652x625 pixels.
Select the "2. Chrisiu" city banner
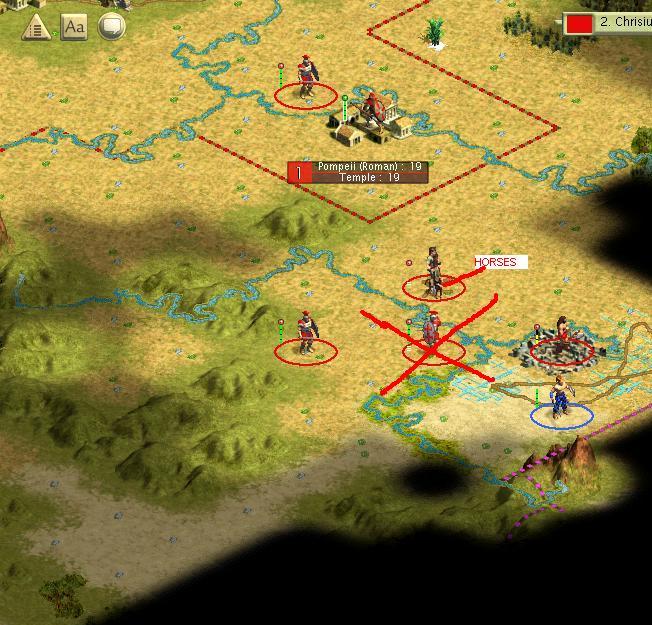coord(608,21)
